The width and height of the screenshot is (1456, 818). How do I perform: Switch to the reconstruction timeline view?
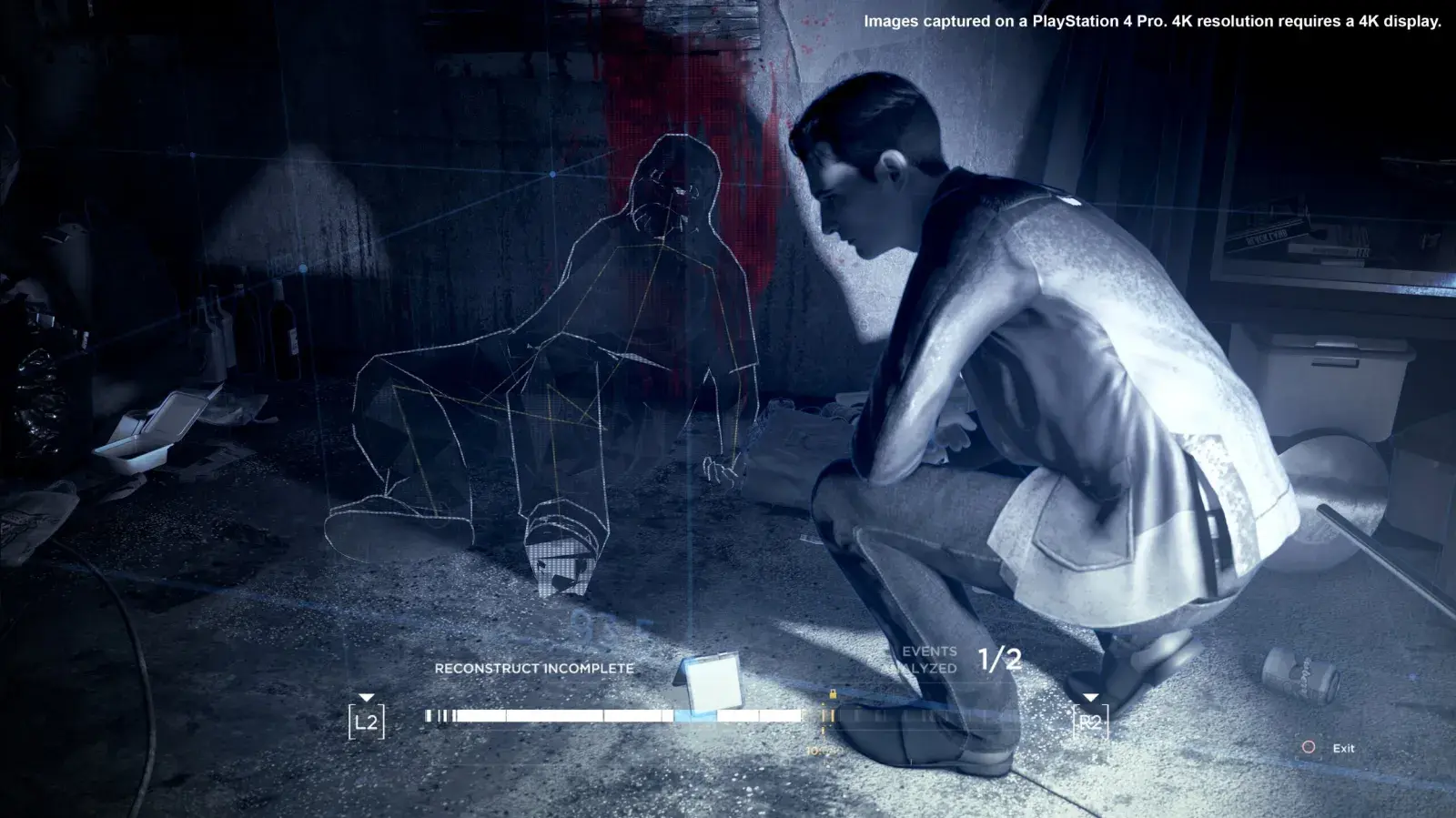point(637,714)
